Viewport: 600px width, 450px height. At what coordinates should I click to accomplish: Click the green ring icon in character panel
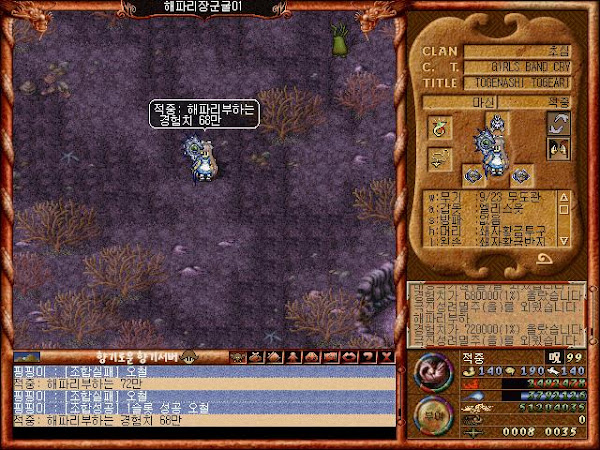440,127
